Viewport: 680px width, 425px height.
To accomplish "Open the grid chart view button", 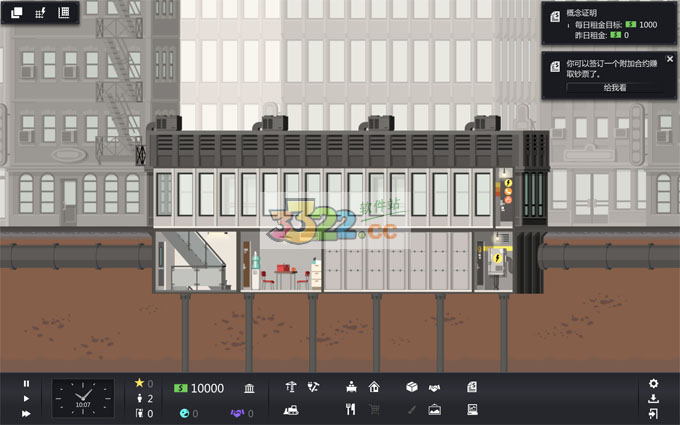I will tap(64, 13).
